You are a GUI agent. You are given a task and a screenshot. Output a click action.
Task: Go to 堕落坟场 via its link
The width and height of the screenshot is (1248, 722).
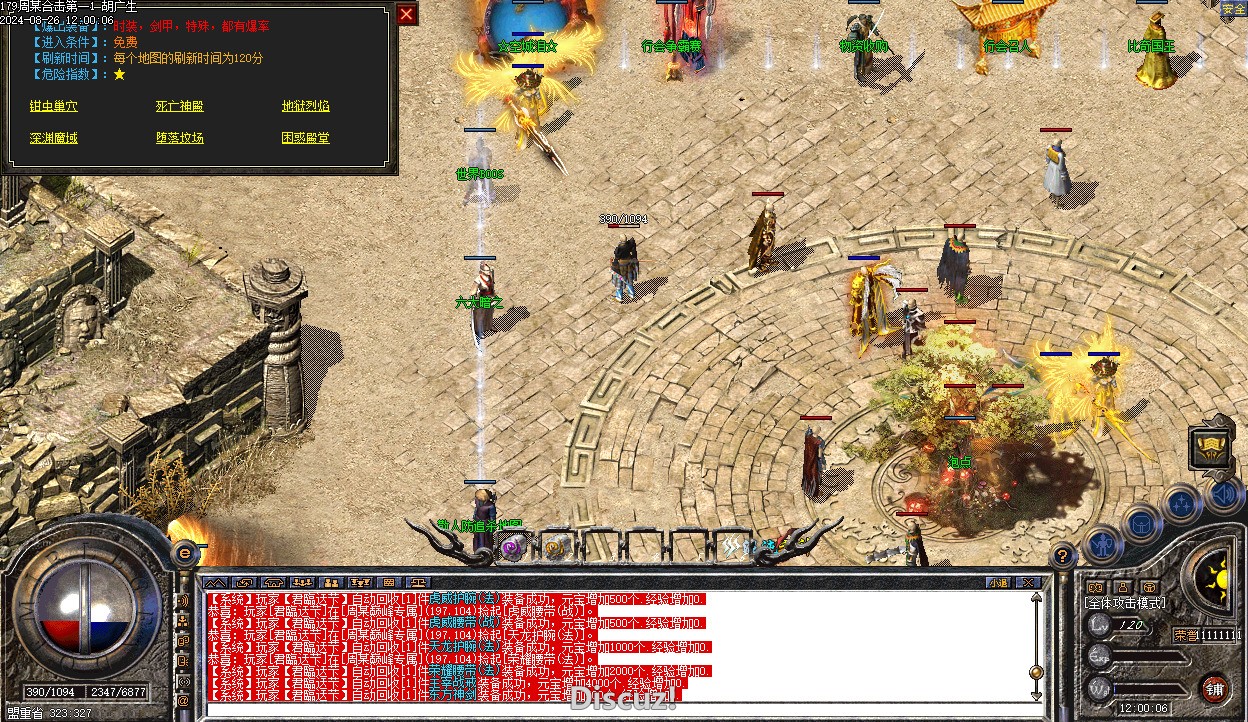(x=179, y=138)
